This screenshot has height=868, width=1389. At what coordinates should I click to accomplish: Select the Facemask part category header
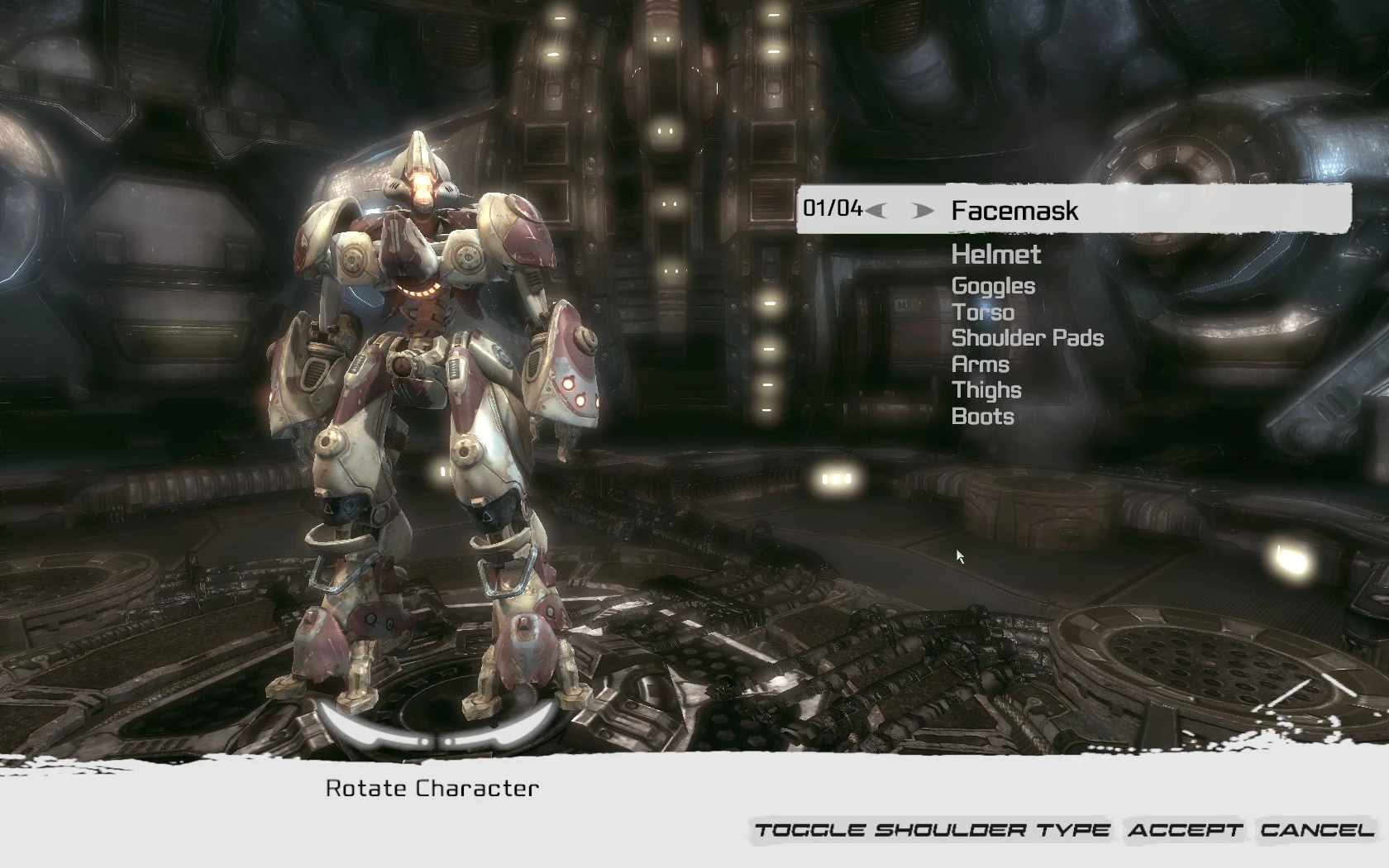click(x=1015, y=210)
